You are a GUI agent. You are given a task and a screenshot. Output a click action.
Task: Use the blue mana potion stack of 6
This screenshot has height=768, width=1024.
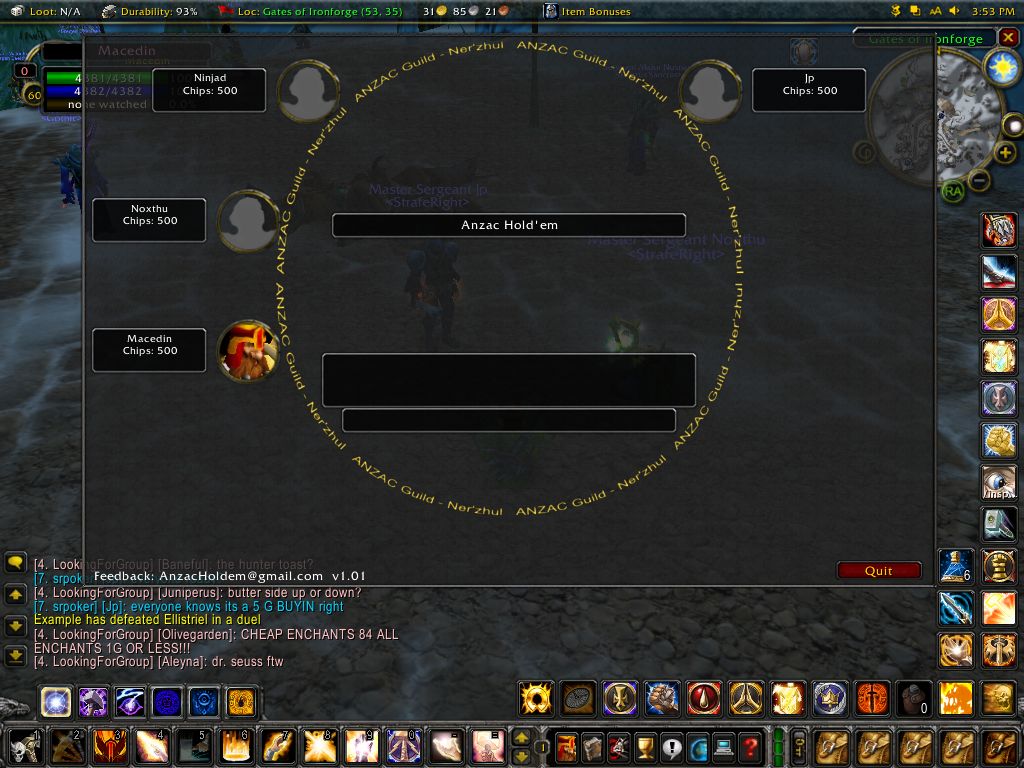(956, 566)
